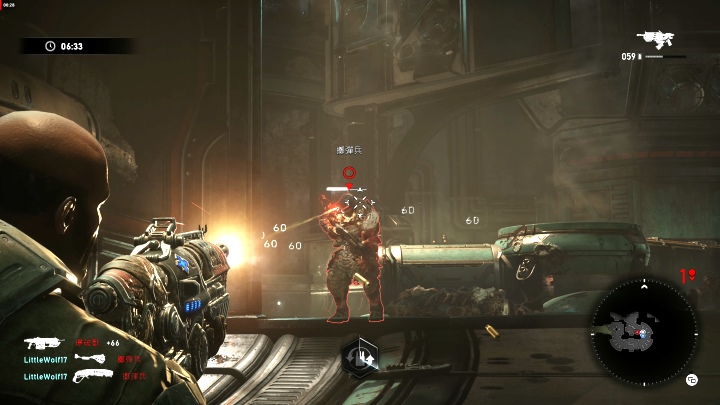
Task: Click the shotgun icon in the kill feed
Action: [x=94, y=376]
